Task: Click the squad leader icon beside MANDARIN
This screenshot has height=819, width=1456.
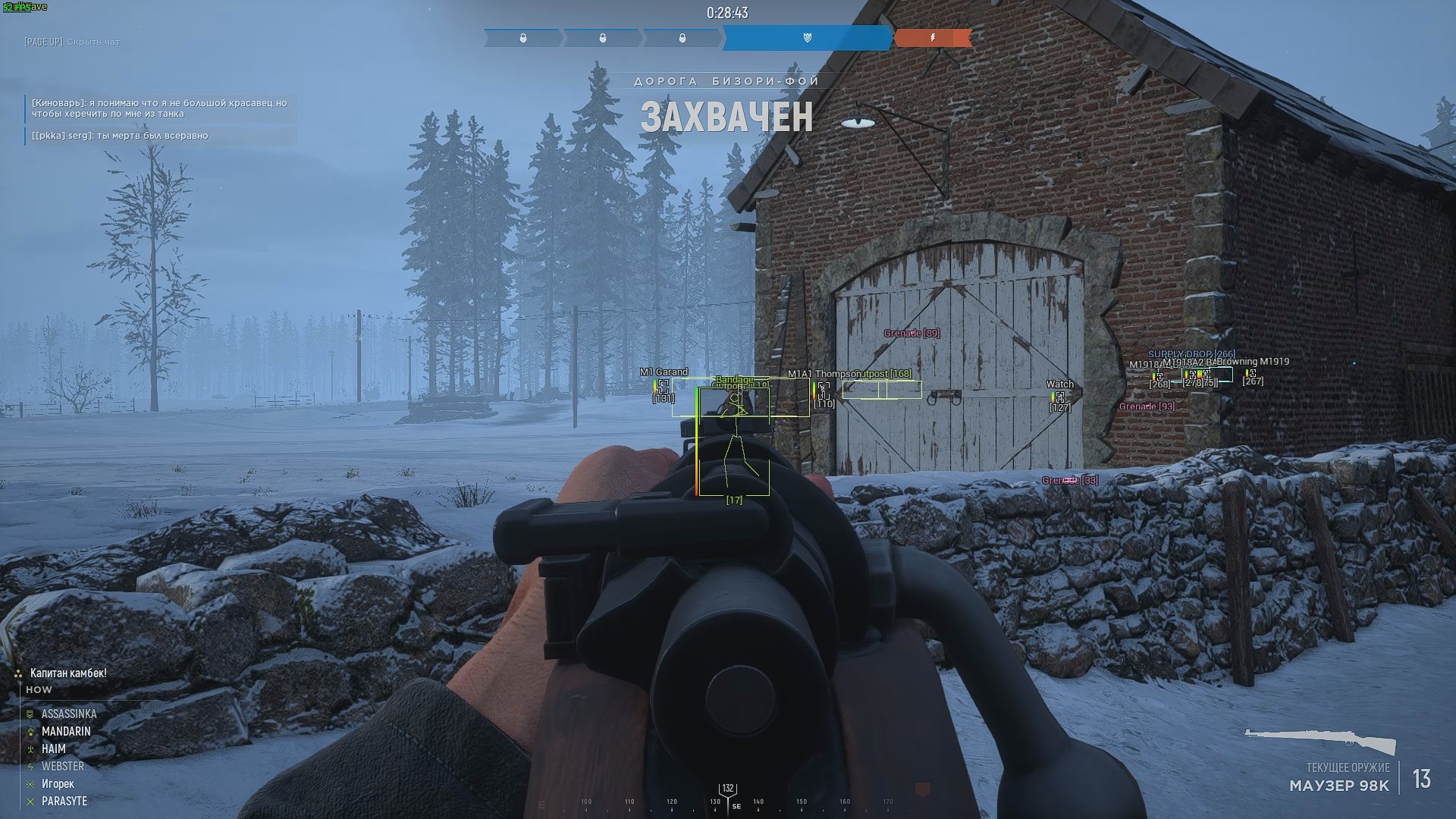Action: click(30, 731)
